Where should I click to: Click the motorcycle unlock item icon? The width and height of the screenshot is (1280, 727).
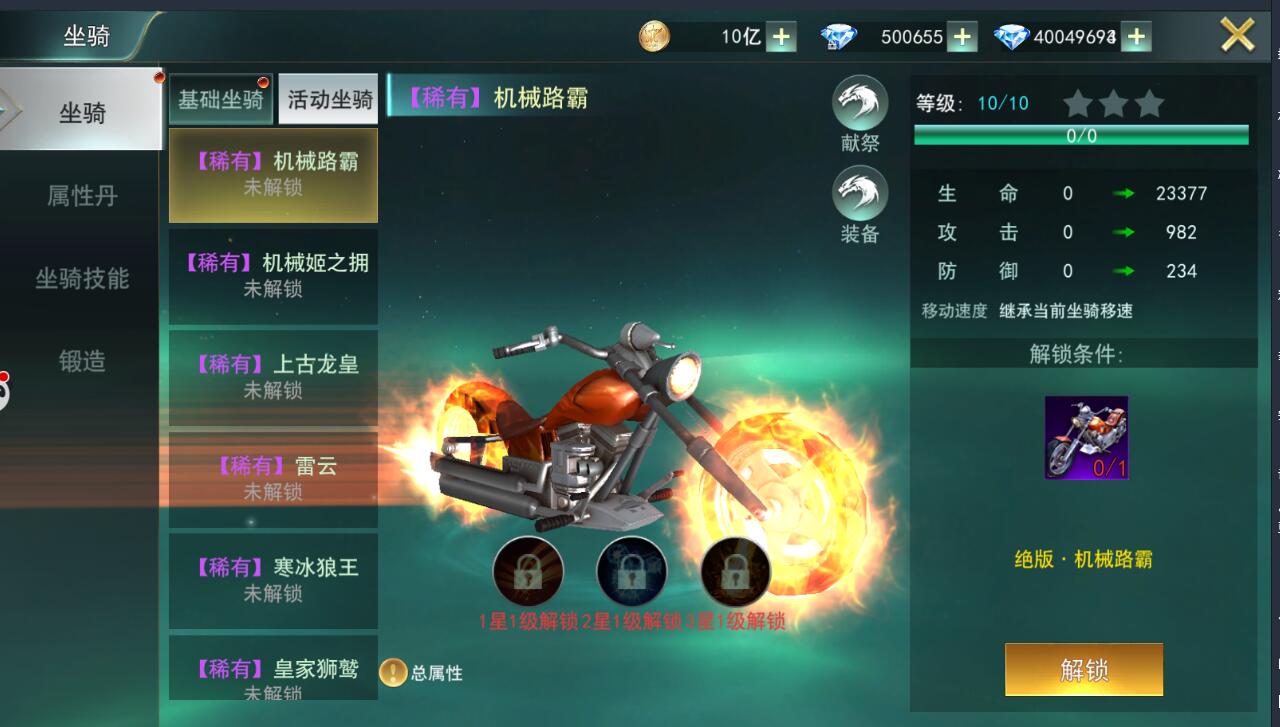(x=1086, y=437)
